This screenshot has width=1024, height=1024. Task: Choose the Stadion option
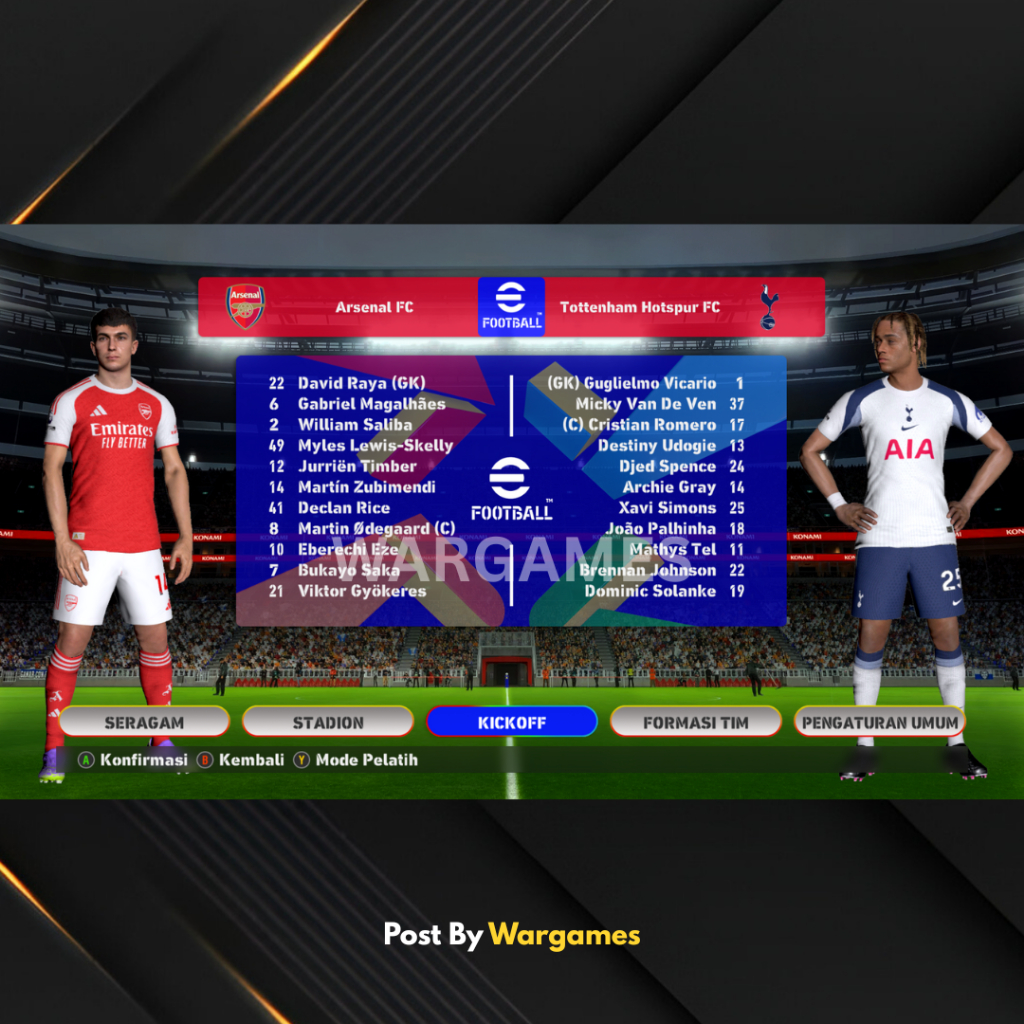click(x=328, y=722)
